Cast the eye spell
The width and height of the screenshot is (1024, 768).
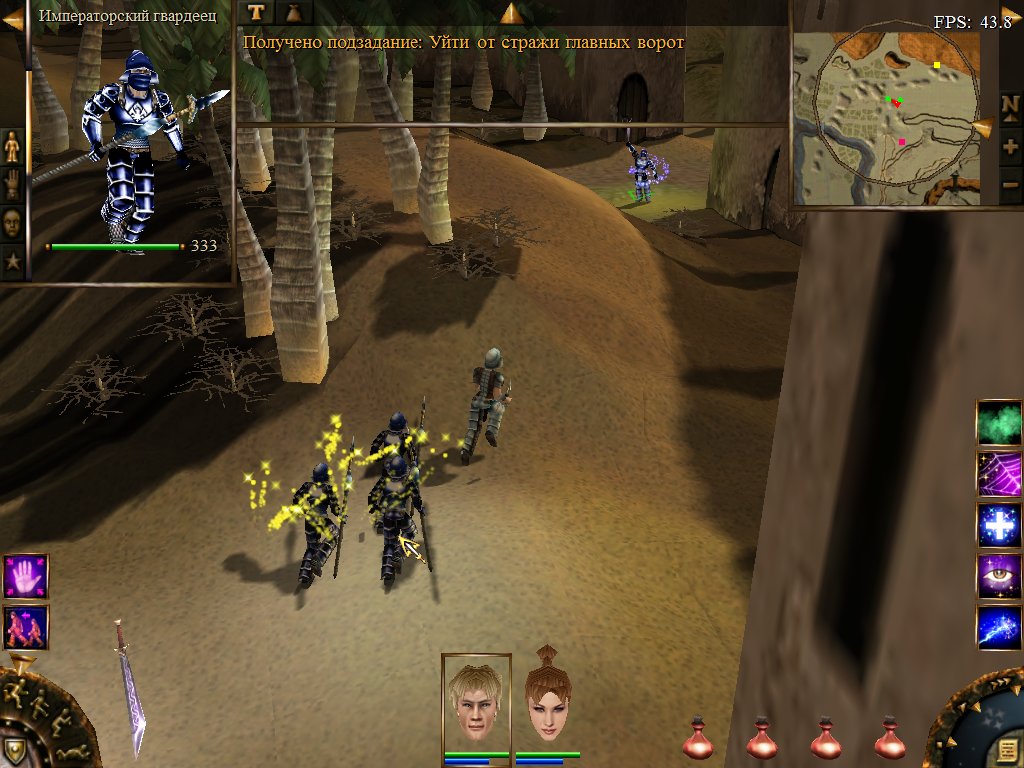pyautogui.click(x=998, y=577)
